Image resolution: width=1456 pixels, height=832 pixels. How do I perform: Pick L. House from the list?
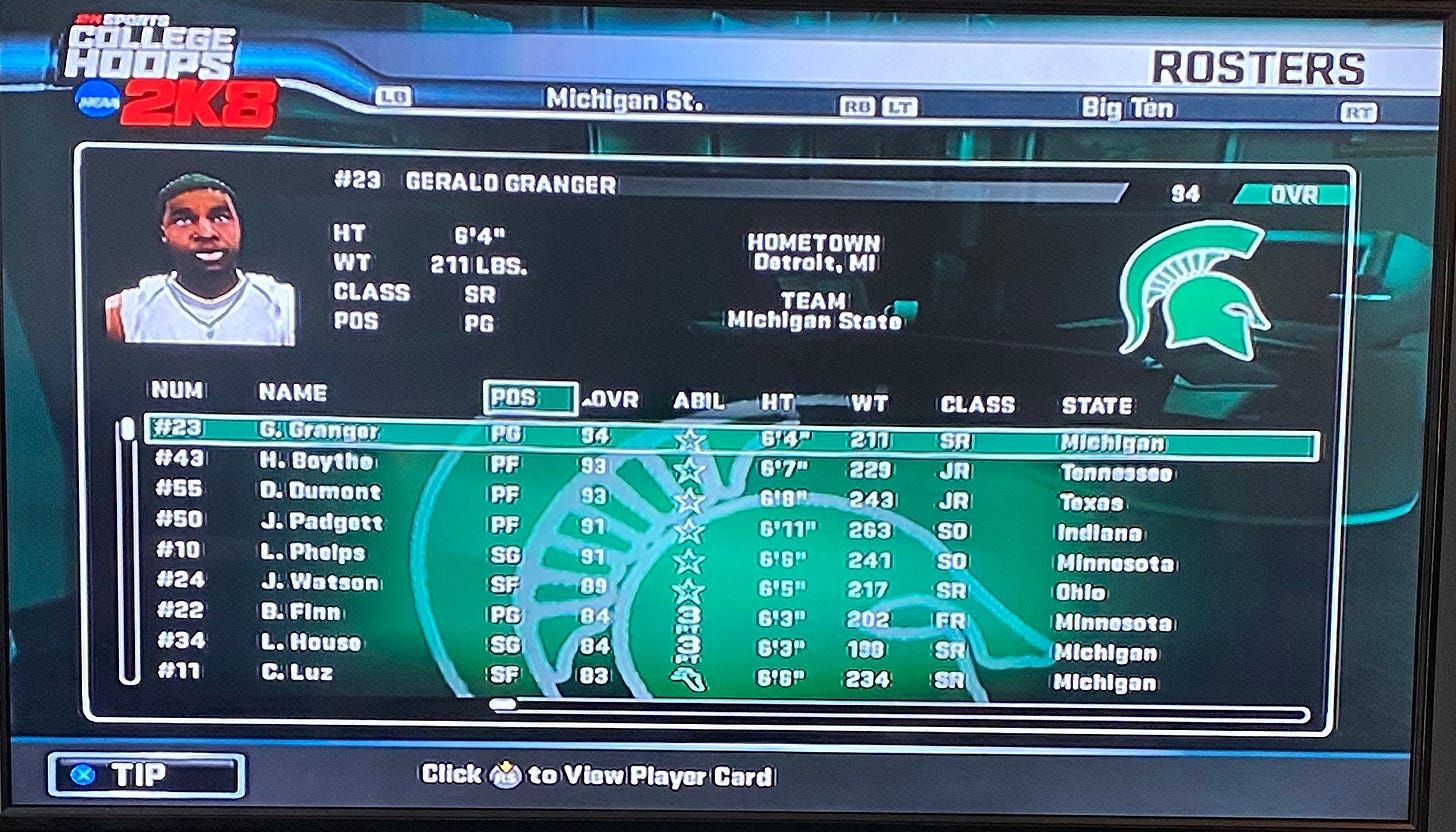[310, 643]
